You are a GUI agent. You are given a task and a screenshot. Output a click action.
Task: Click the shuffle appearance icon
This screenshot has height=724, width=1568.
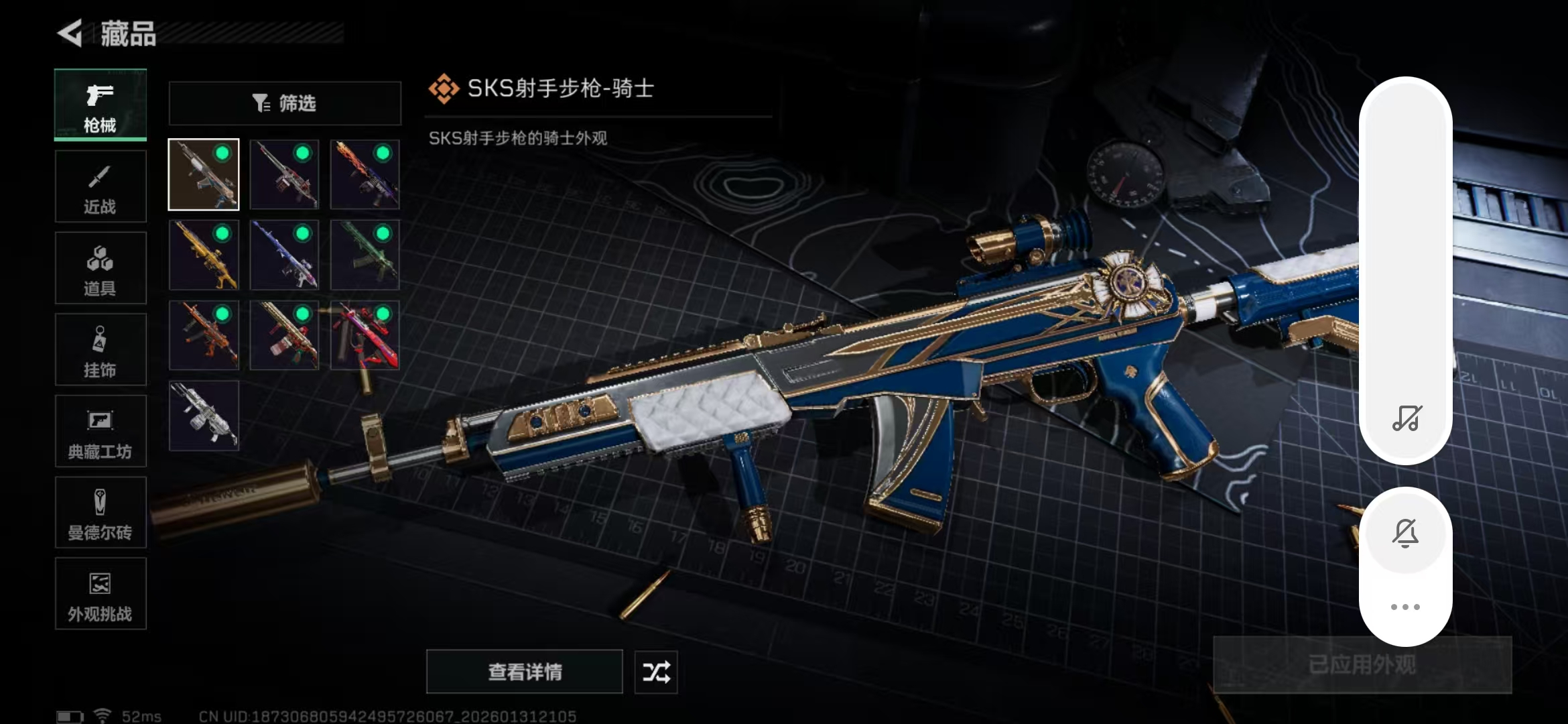click(655, 672)
